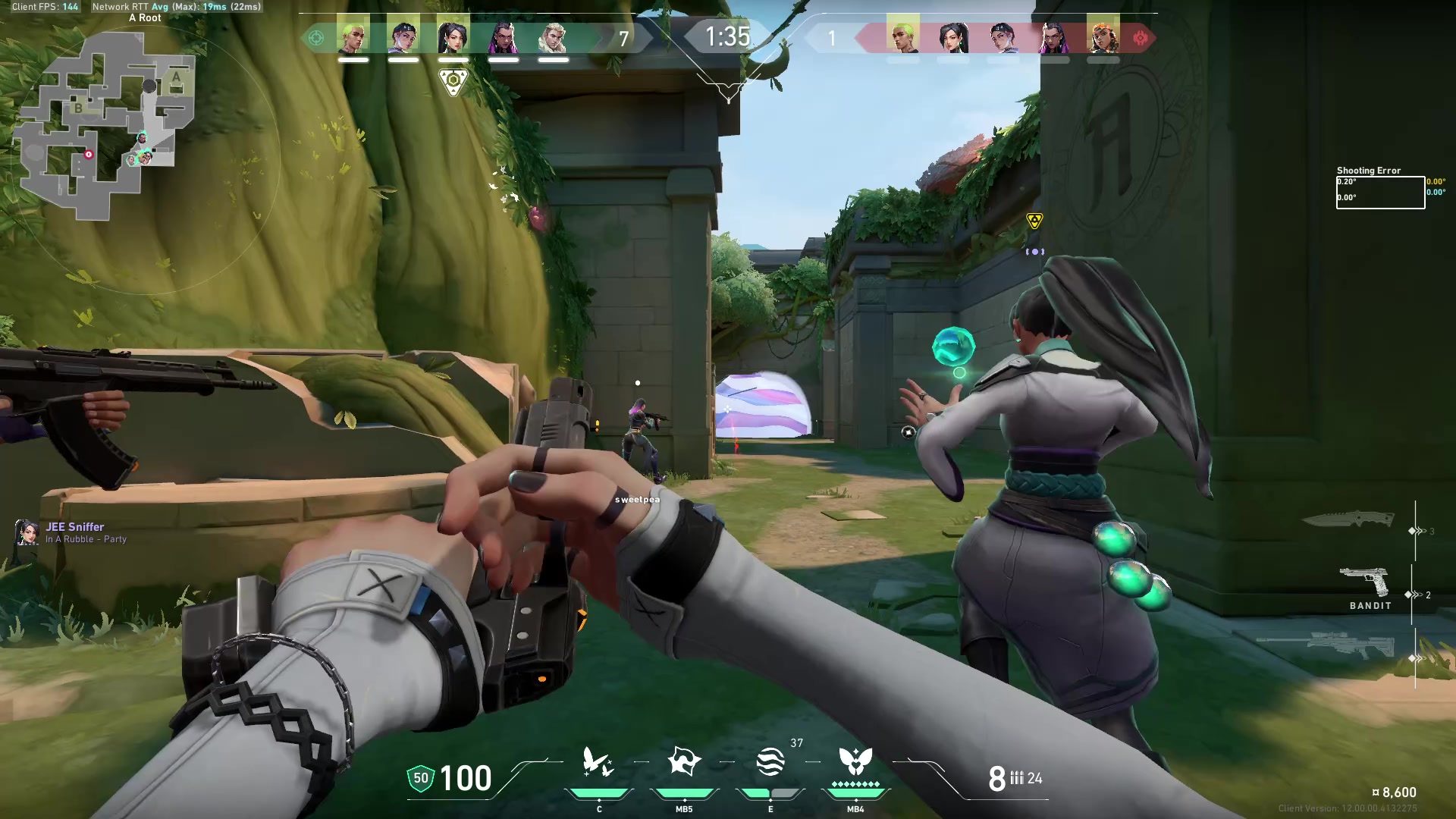Use the striped orb ability
Viewport: 1456px width, 819px height.
(x=770, y=762)
